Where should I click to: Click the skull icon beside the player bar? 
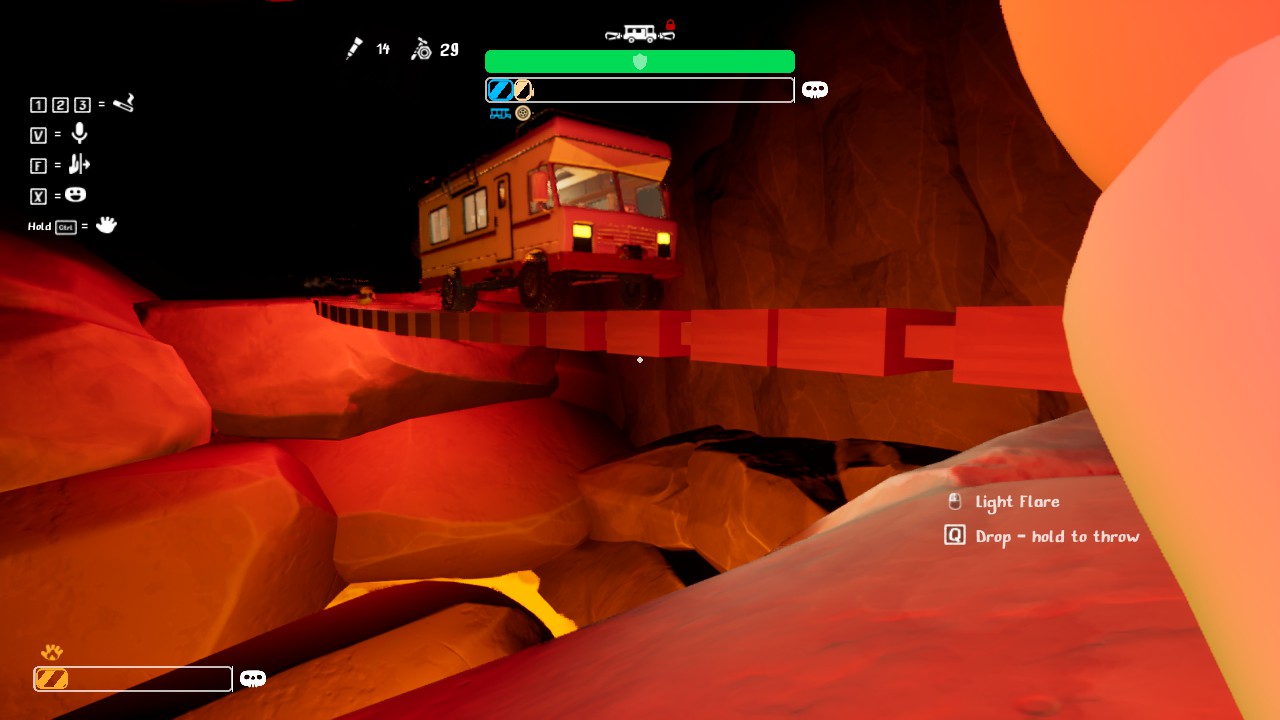click(x=253, y=679)
